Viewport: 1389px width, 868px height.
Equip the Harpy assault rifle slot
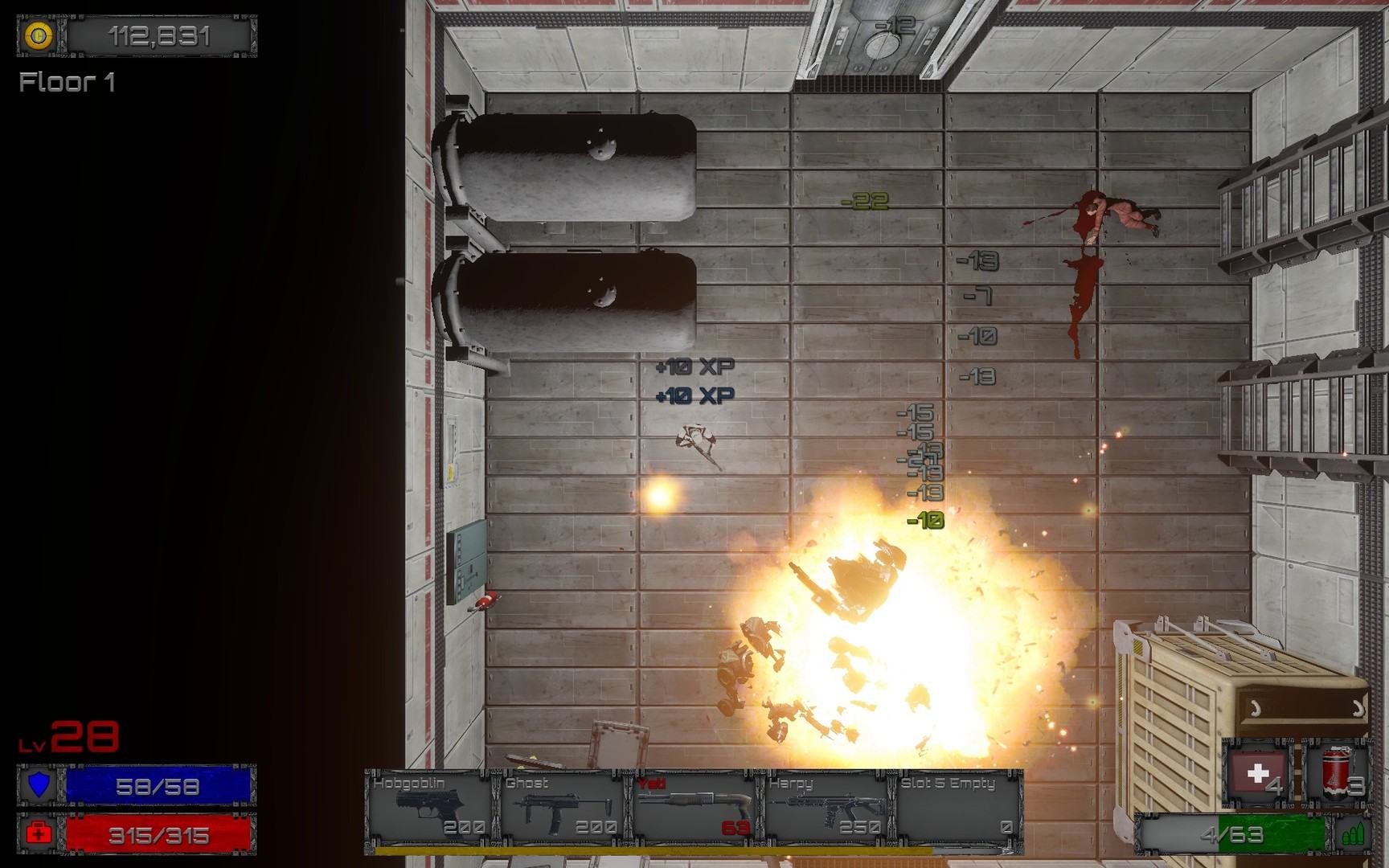[x=826, y=806]
